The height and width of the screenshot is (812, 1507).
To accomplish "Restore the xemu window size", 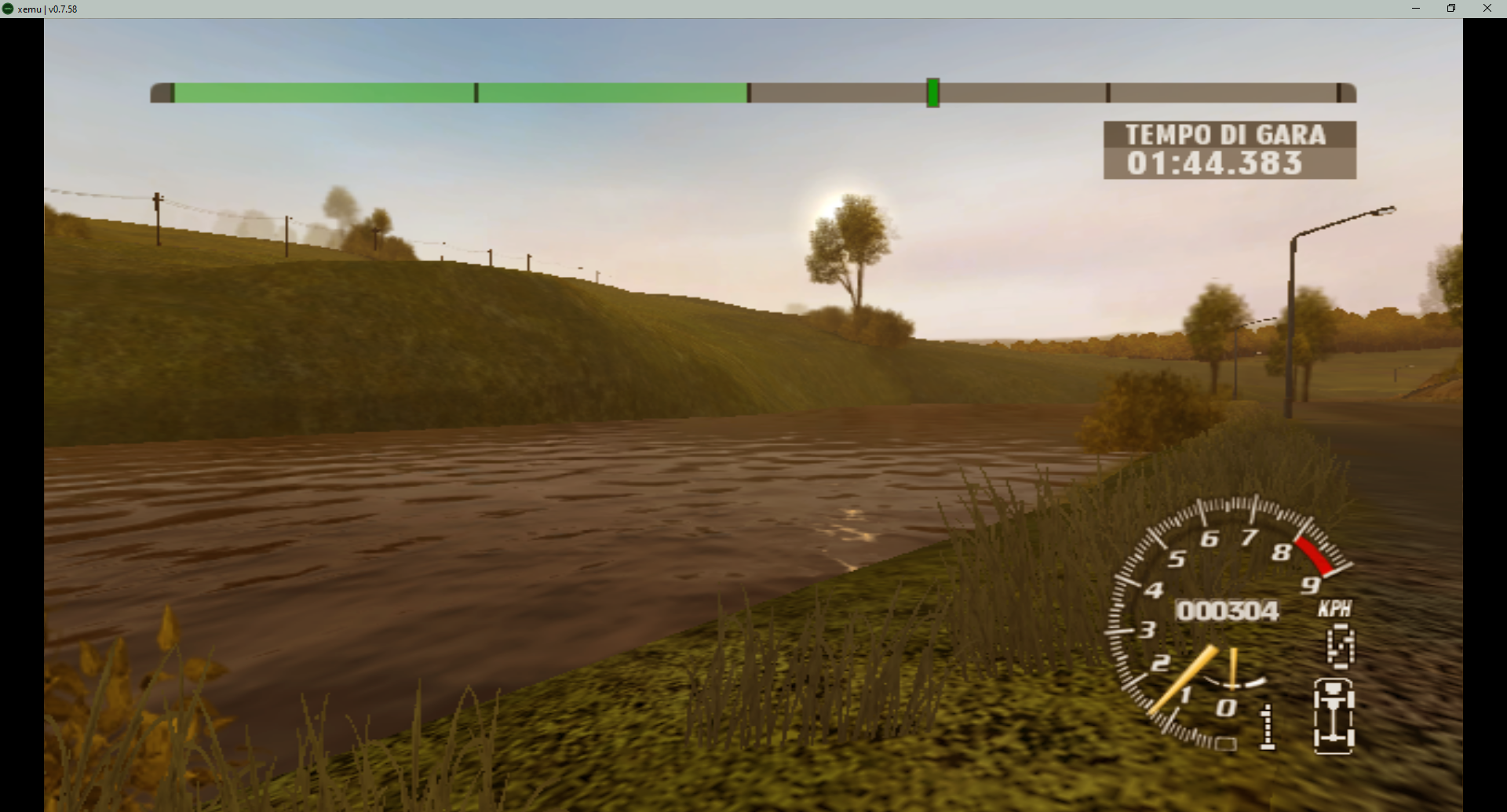I will 1451,8.
